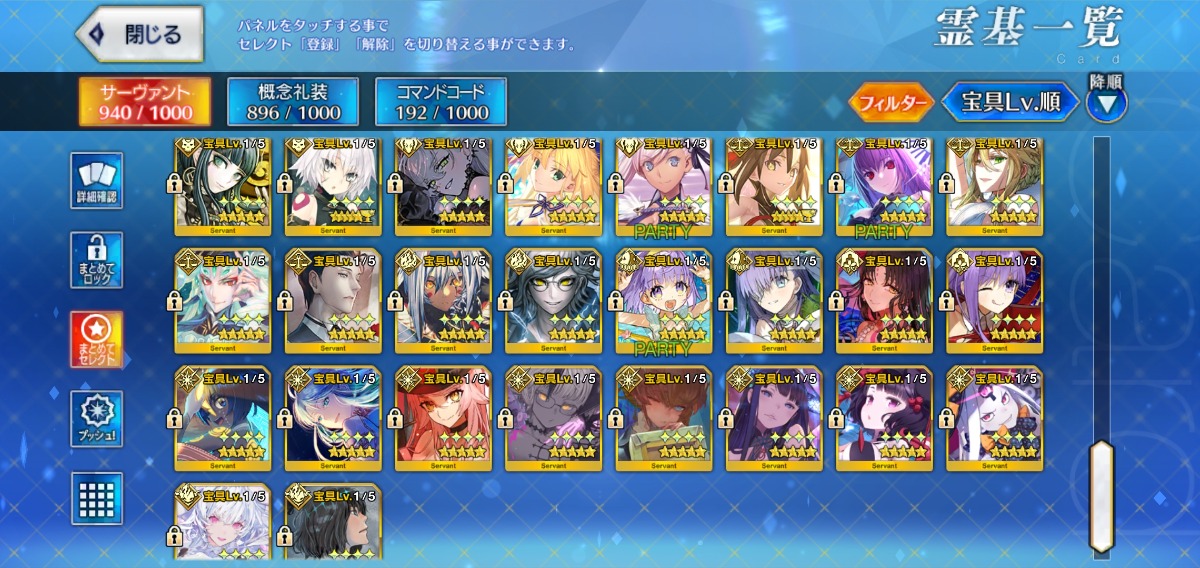Activate the まとめてロック bulk lock button
1200x568 pixels.
coord(98,261)
